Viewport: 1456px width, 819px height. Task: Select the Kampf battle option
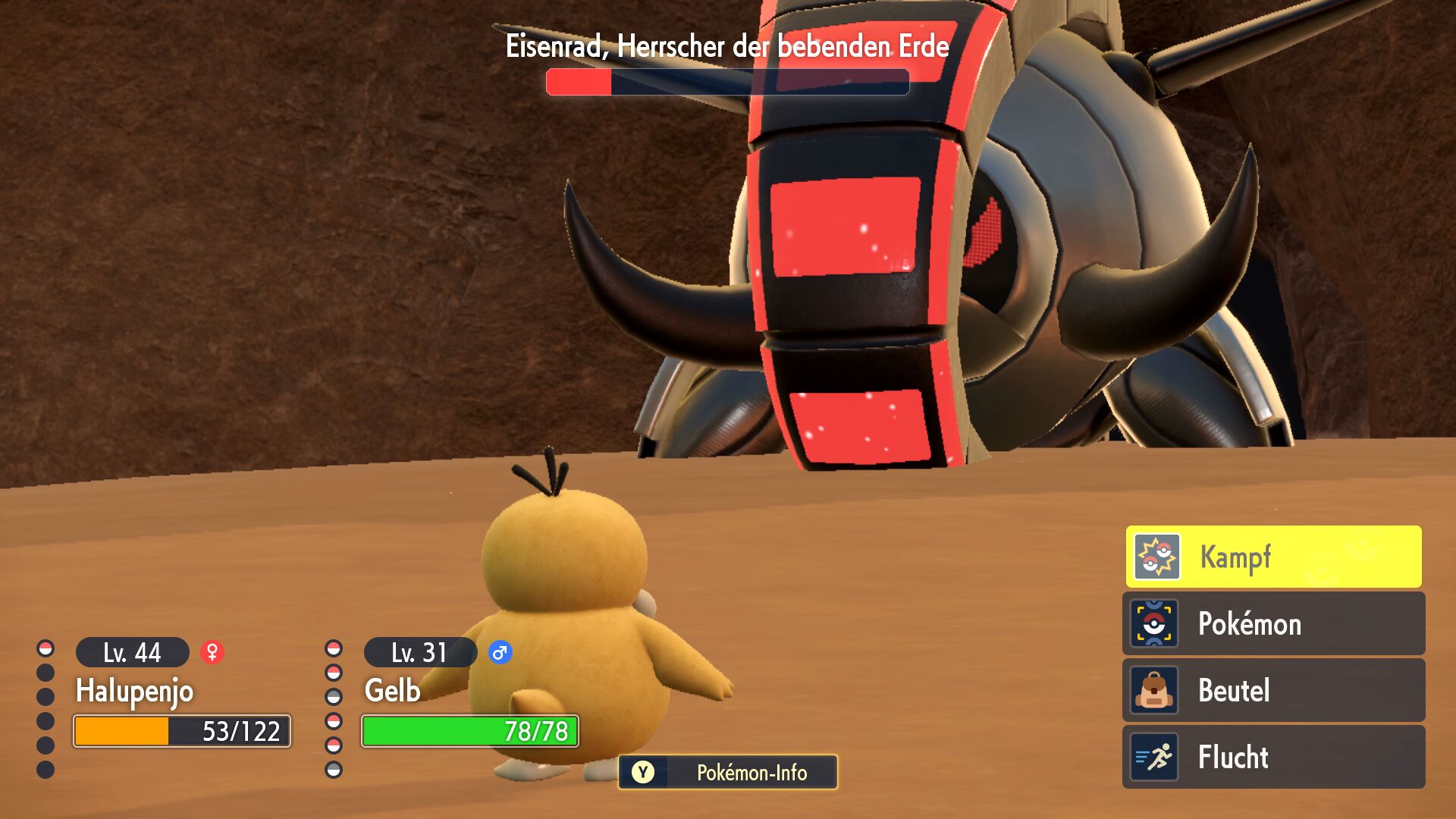[1273, 557]
